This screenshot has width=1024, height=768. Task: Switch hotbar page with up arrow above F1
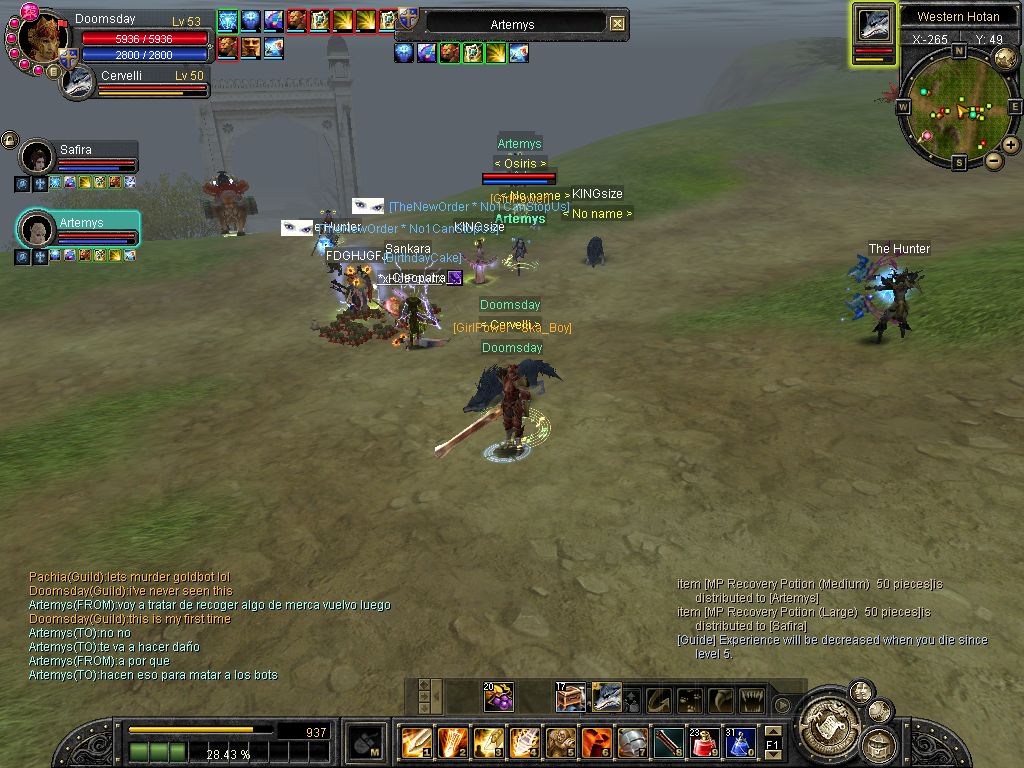772,732
